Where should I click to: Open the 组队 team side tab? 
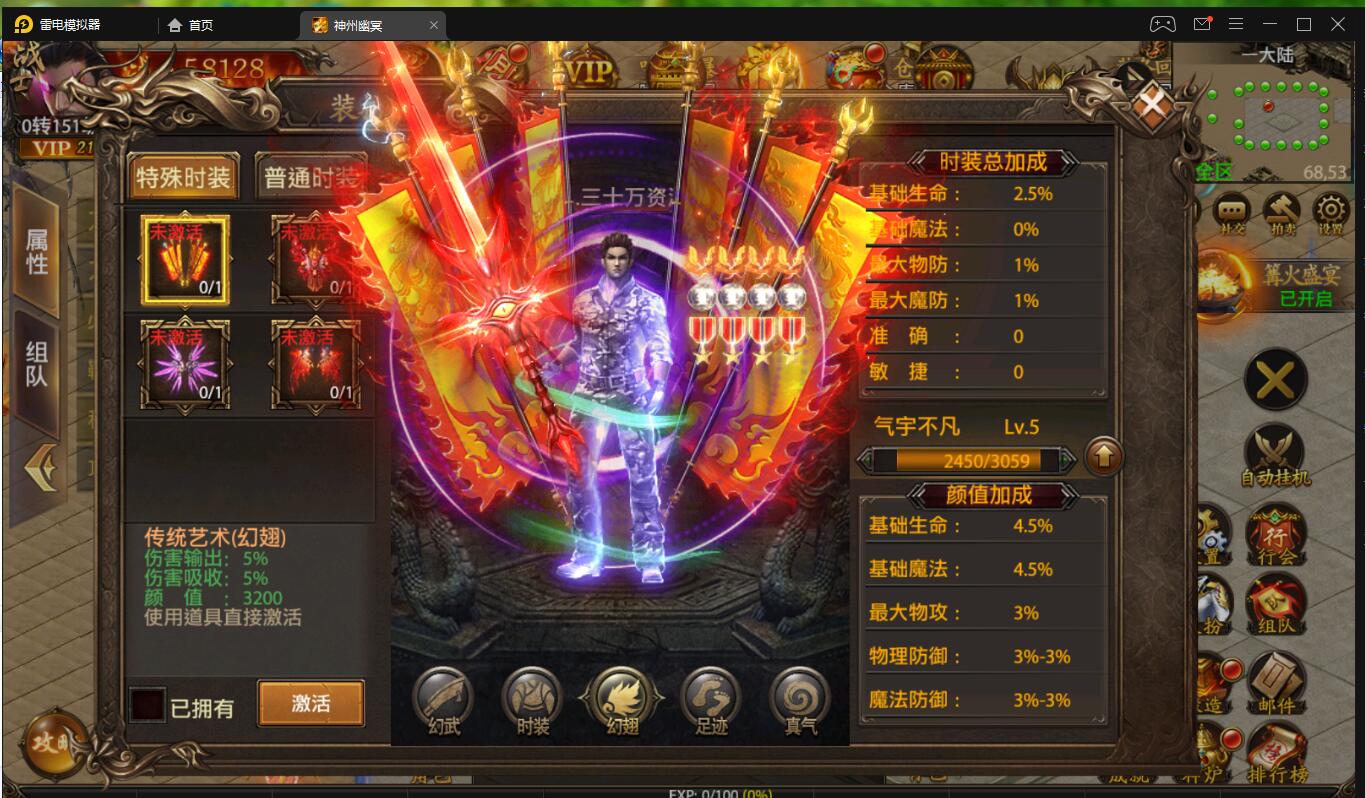37,364
